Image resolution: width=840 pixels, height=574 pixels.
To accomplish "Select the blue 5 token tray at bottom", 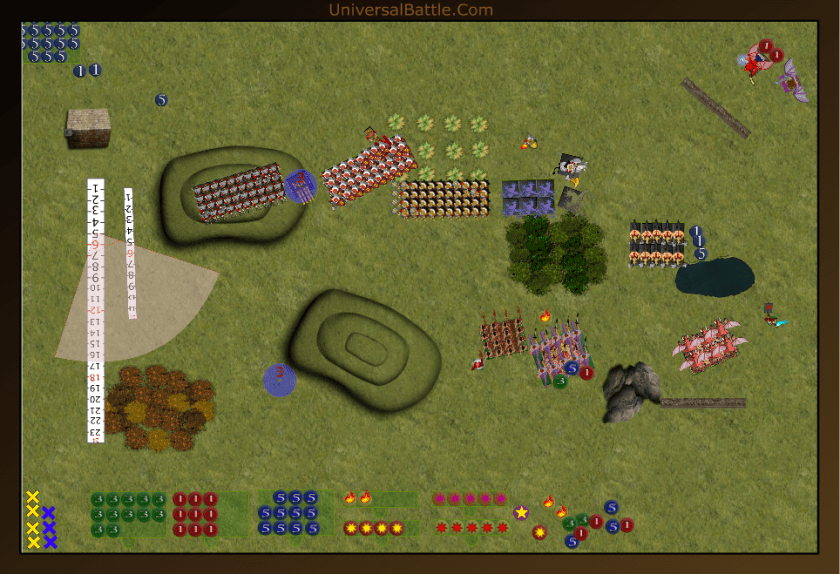I will point(290,513).
